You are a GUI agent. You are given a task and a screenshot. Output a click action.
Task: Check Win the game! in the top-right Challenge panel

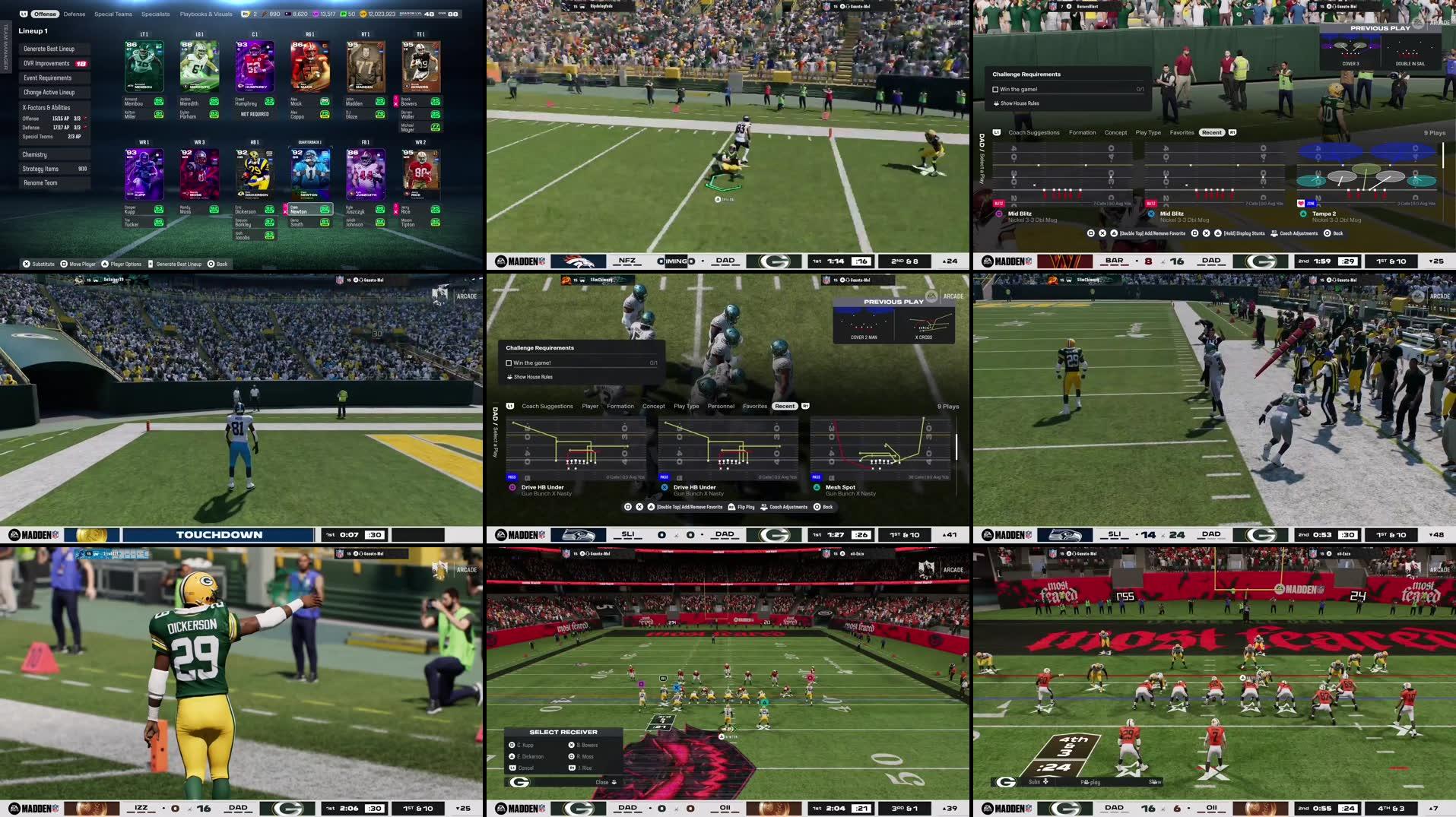[x=996, y=88]
